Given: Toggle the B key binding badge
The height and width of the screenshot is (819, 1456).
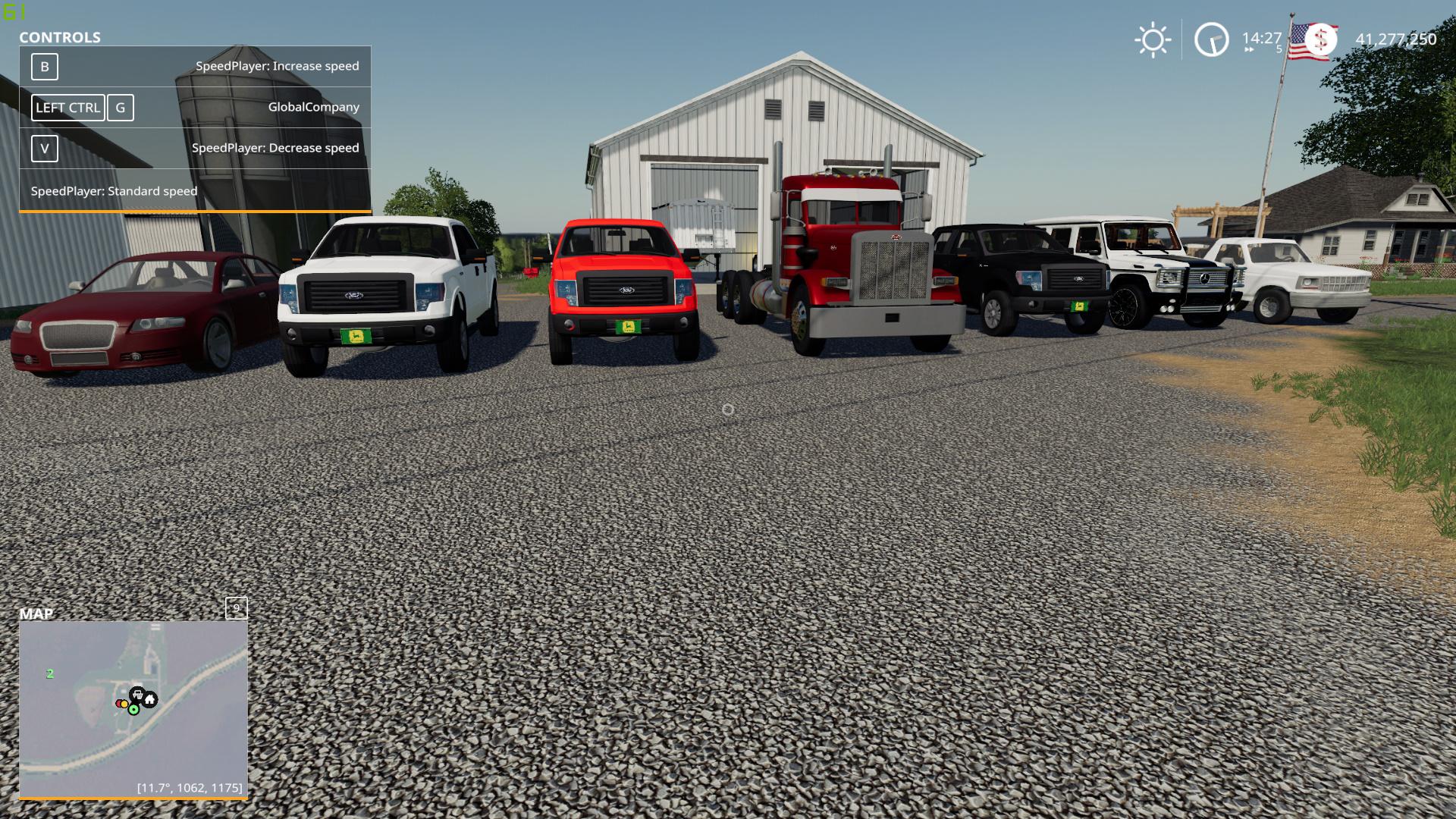Looking at the screenshot, I should [x=45, y=67].
